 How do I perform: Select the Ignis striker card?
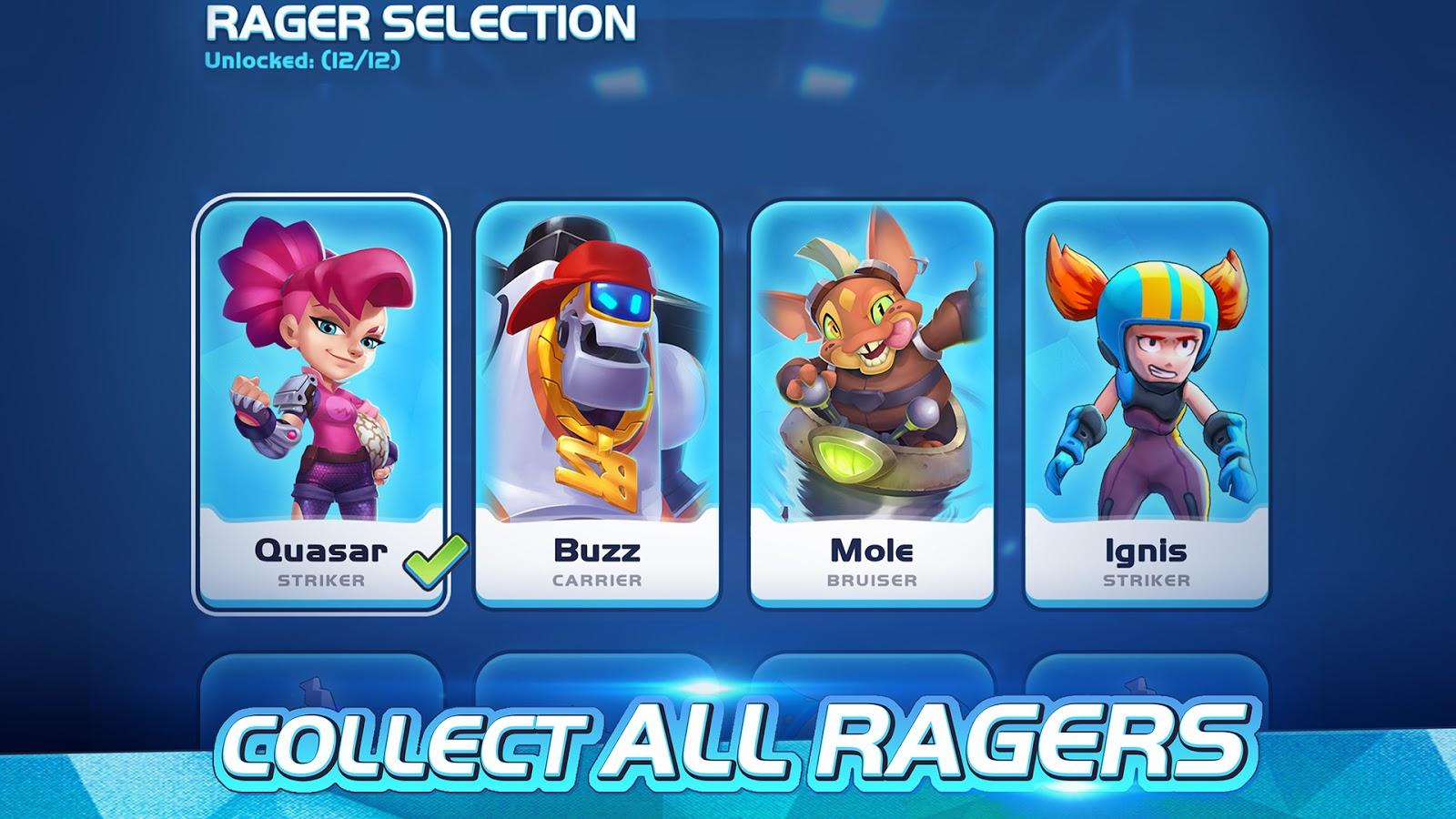point(1146,403)
